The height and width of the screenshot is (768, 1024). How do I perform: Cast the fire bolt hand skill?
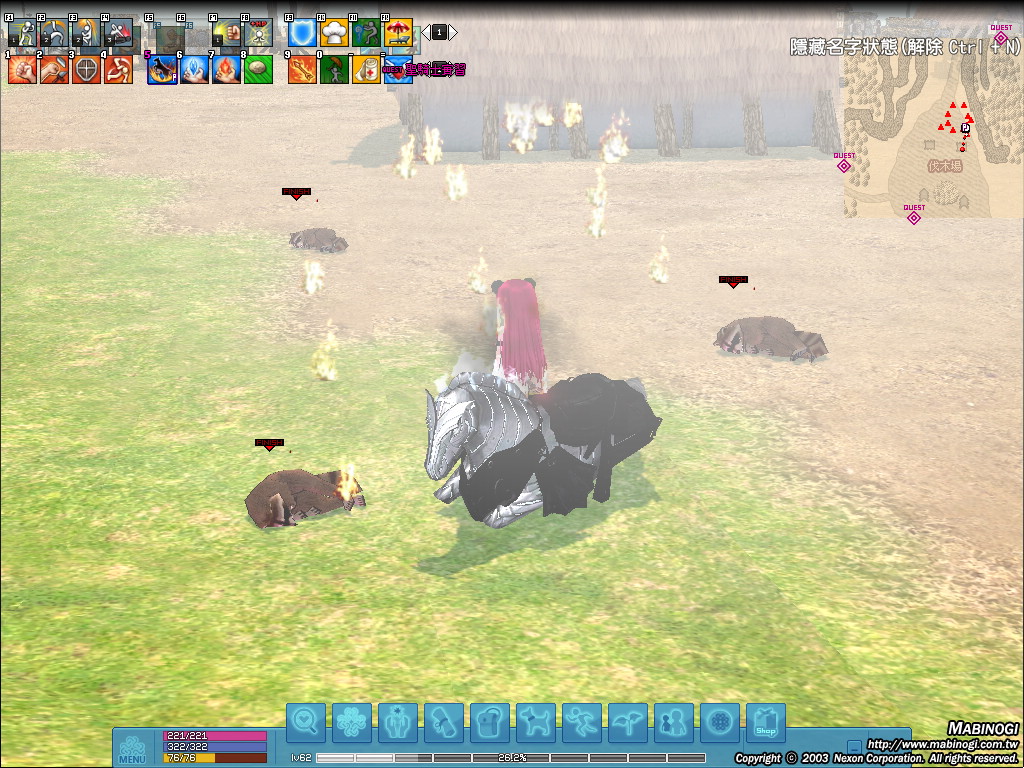[227, 70]
